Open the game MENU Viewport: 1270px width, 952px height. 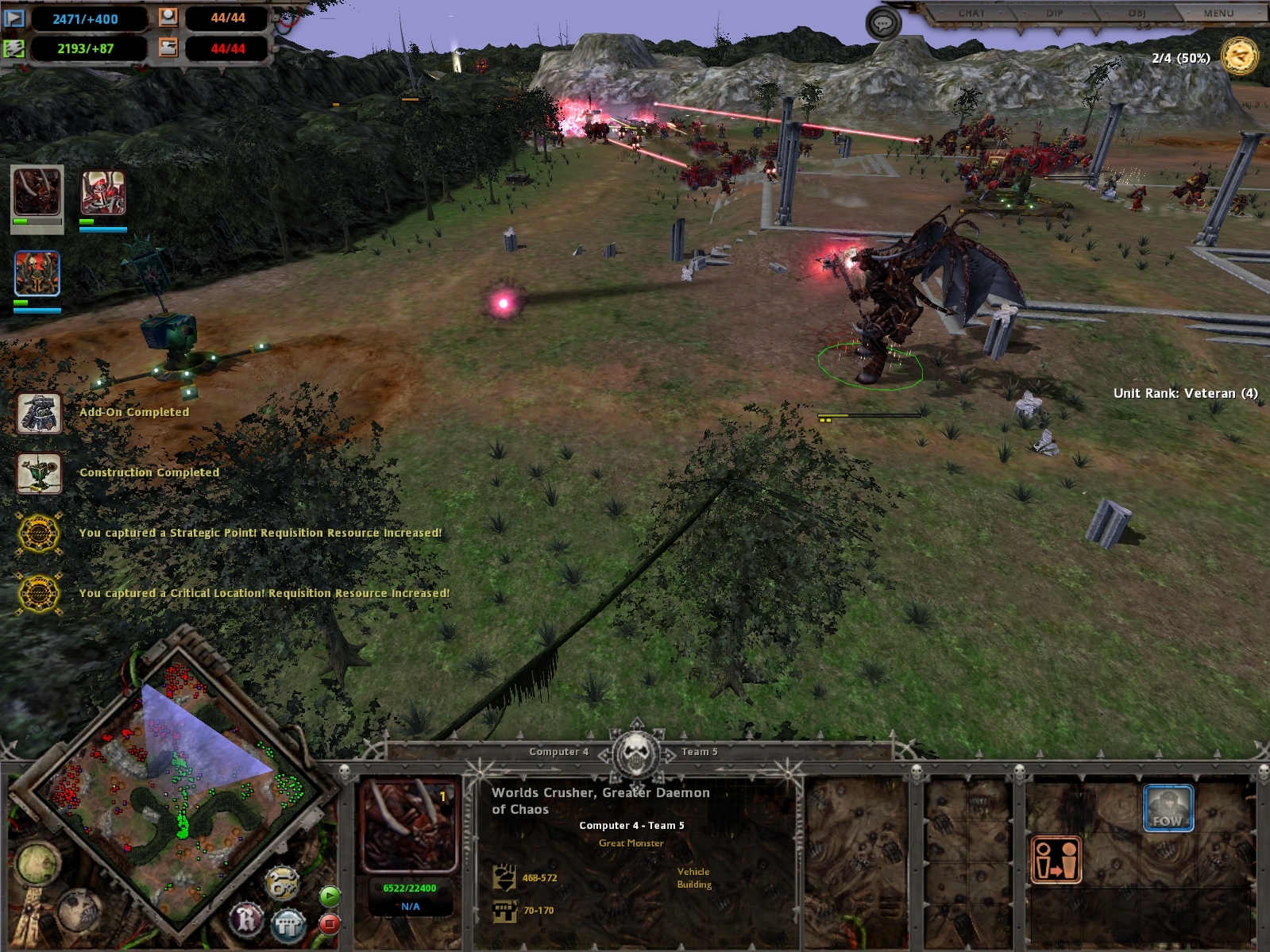pos(1218,13)
